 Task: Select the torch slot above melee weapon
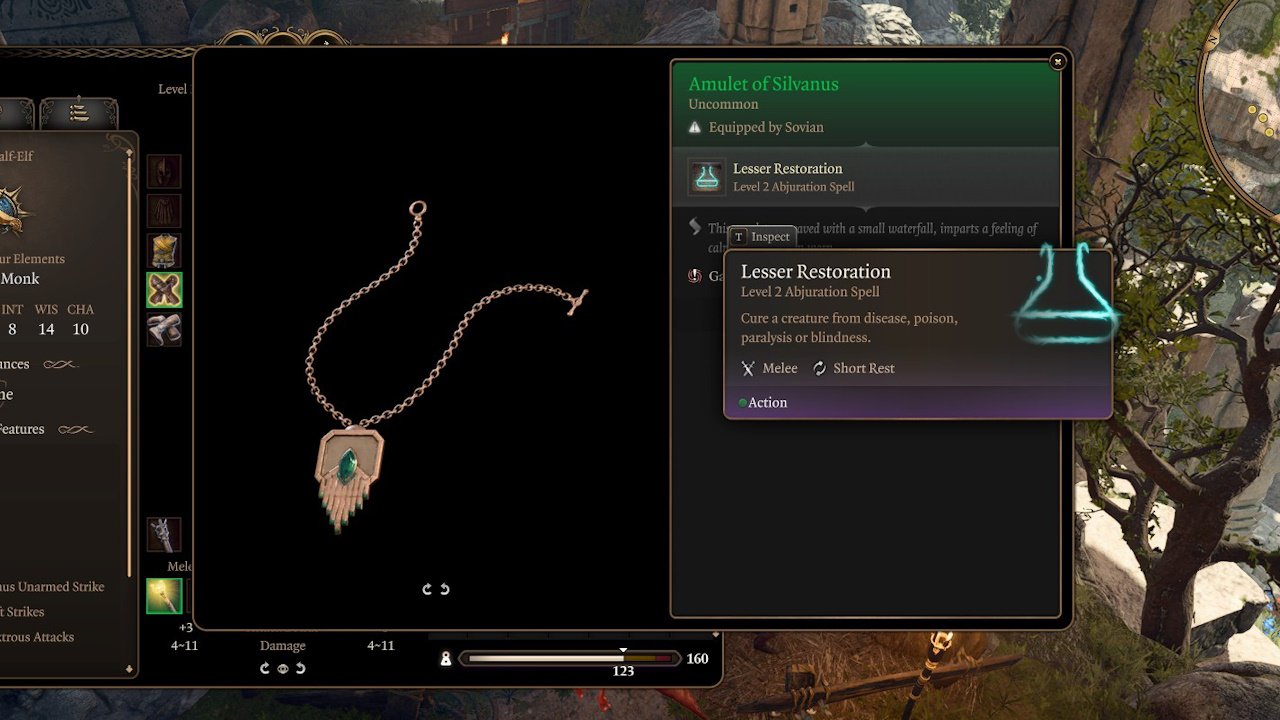pyautogui.click(x=164, y=535)
